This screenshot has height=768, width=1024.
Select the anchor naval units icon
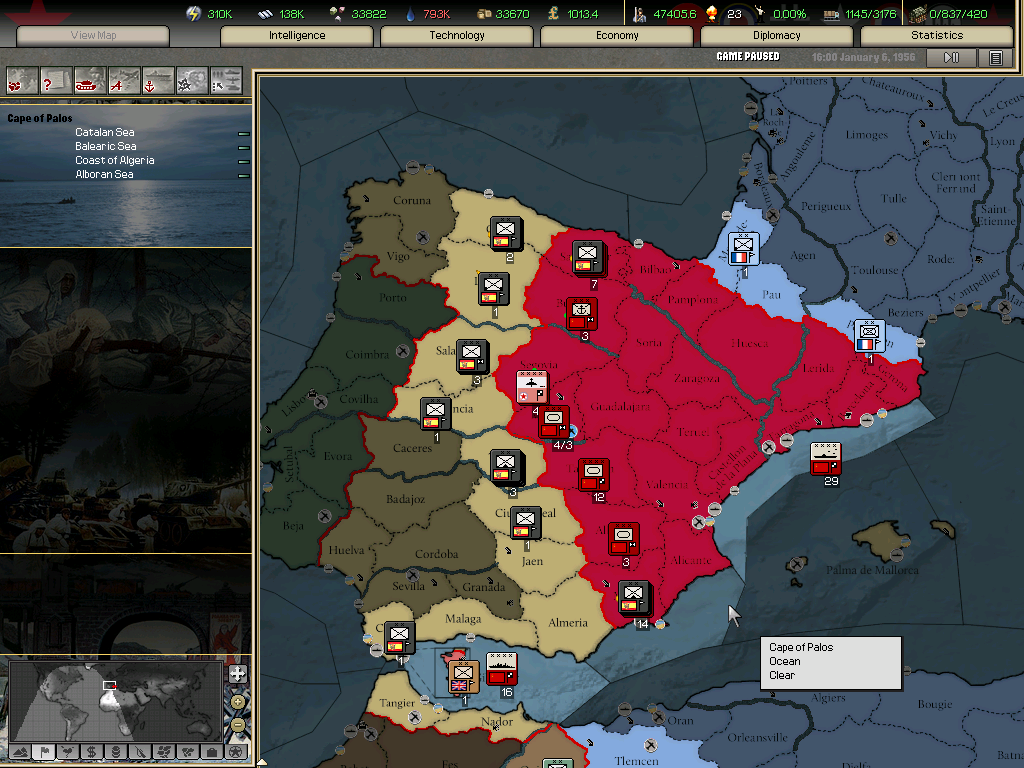(x=158, y=80)
